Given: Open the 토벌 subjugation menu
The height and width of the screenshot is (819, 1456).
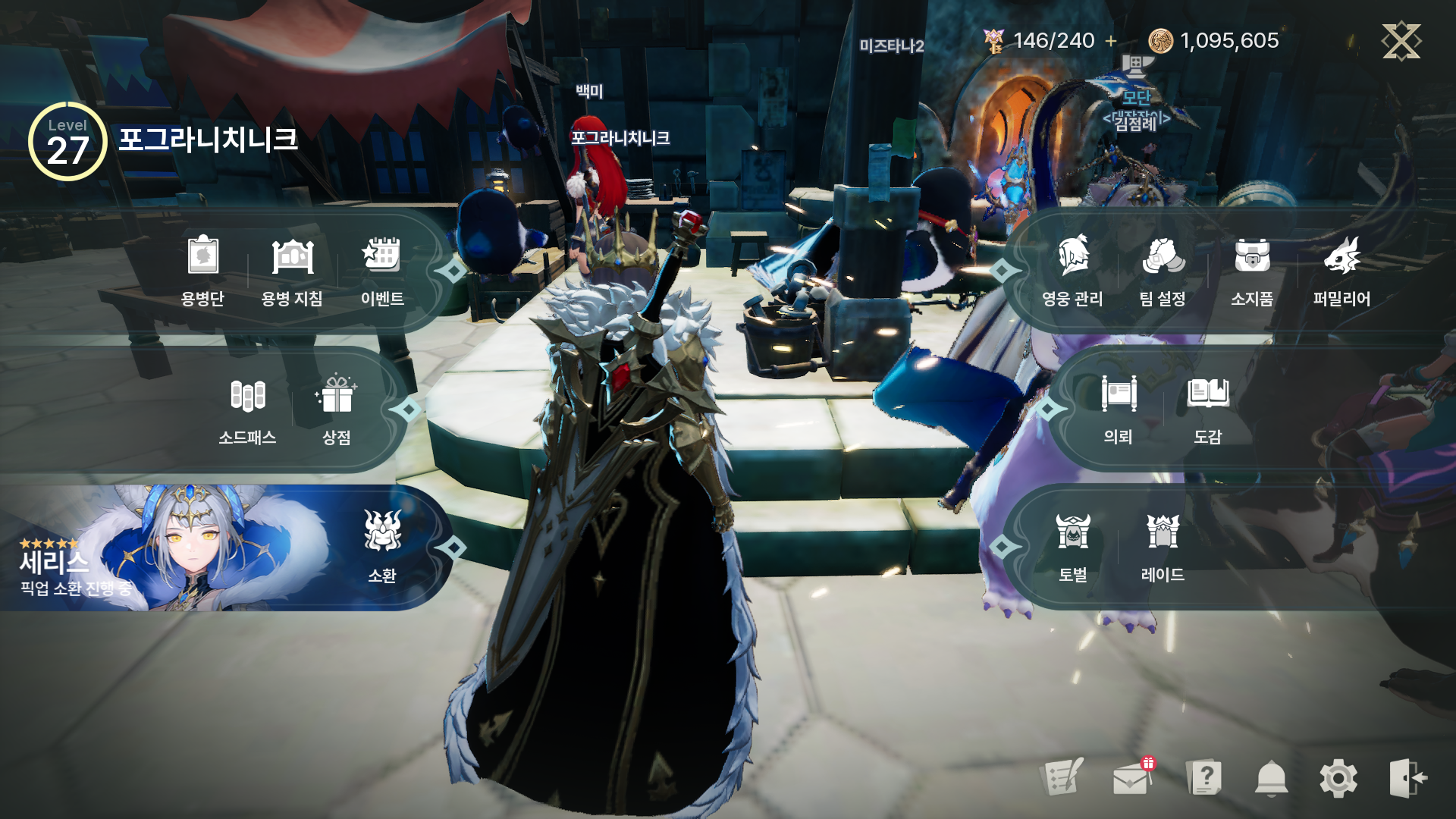Looking at the screenshot, I should (1073, 546).
